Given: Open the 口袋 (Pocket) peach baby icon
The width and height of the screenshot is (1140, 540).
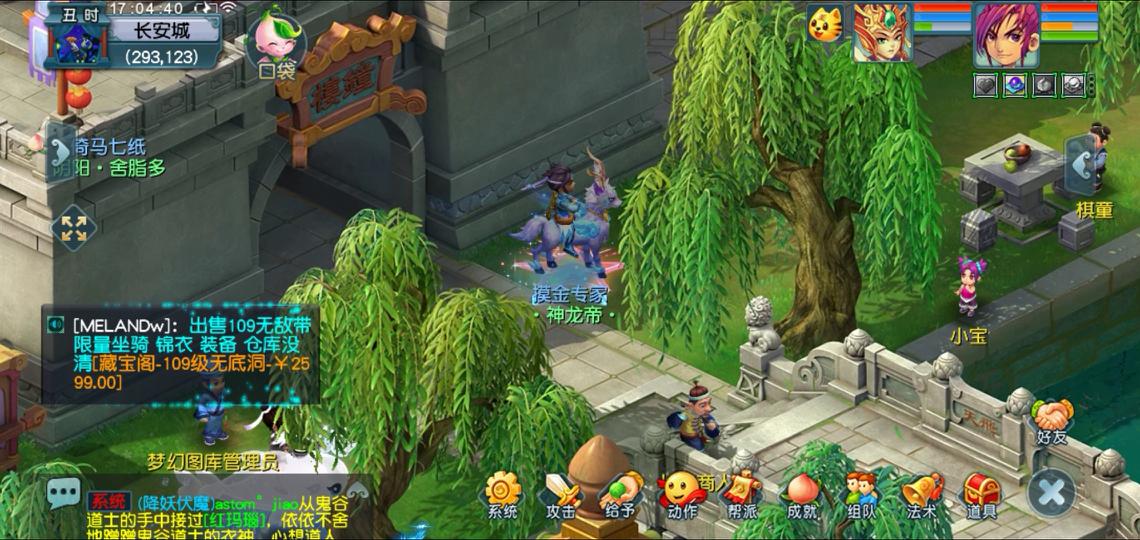Looking at the screenshot, I should 276,42.
